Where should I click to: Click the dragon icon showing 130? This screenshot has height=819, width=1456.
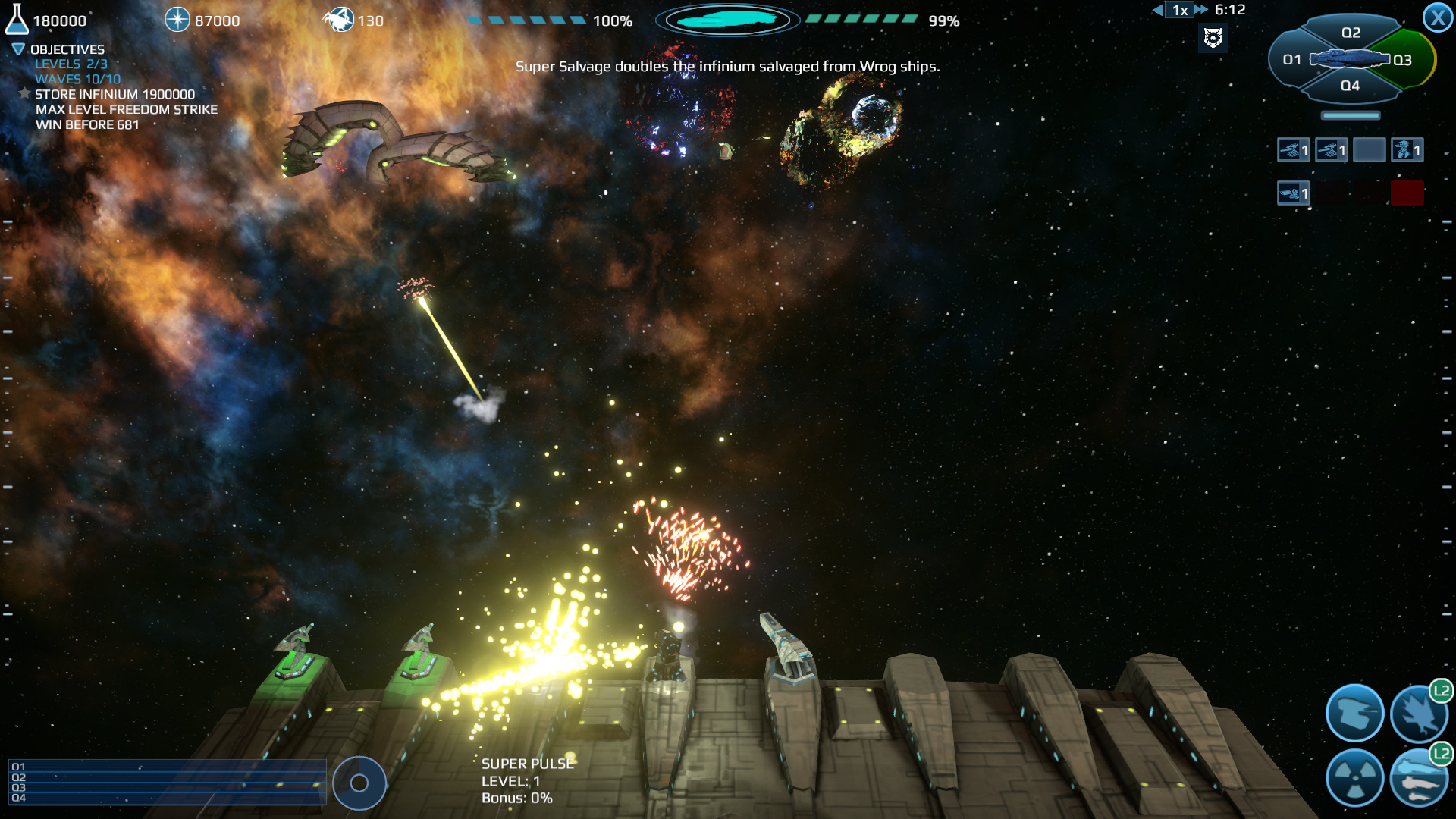point(341,19)
